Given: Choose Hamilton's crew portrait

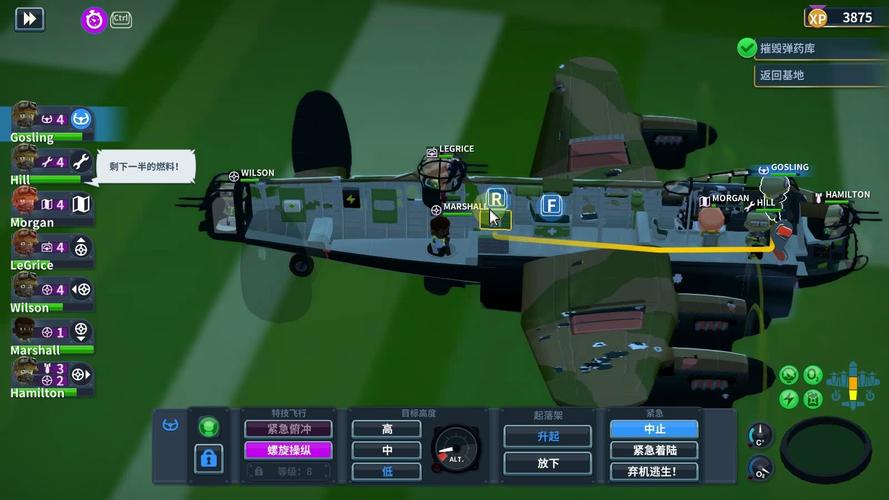Looking at the screenshot, I should coord(25,374).
